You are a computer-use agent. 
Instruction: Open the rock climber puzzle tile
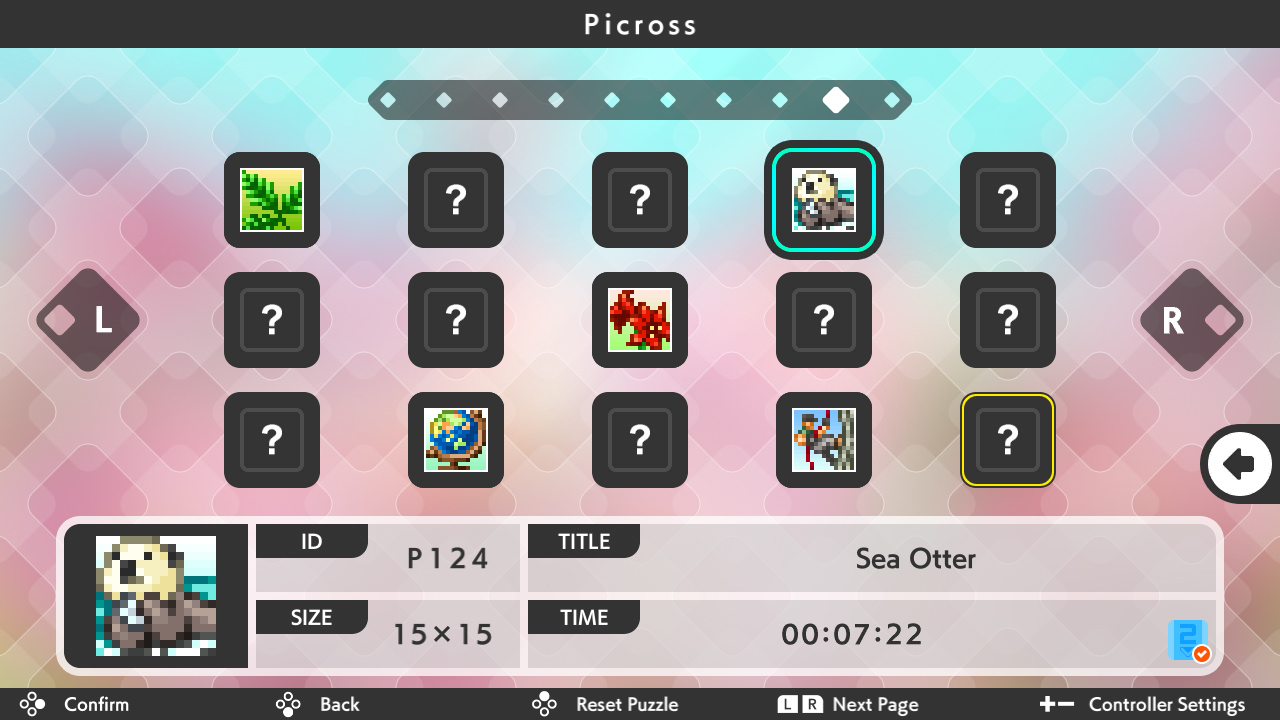(x=823, y=440)
